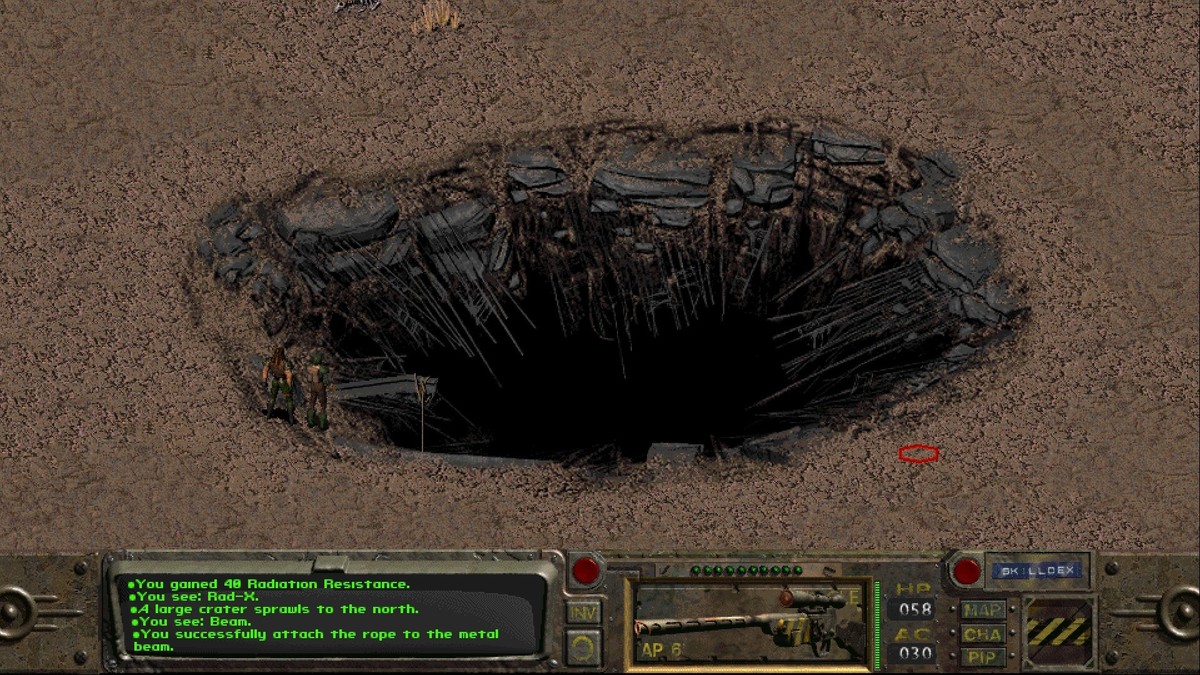The width and height of the screenshot is (1200, 675).
Task: Open the PIP-Boy with the PIP button
Action: [984, 656]
